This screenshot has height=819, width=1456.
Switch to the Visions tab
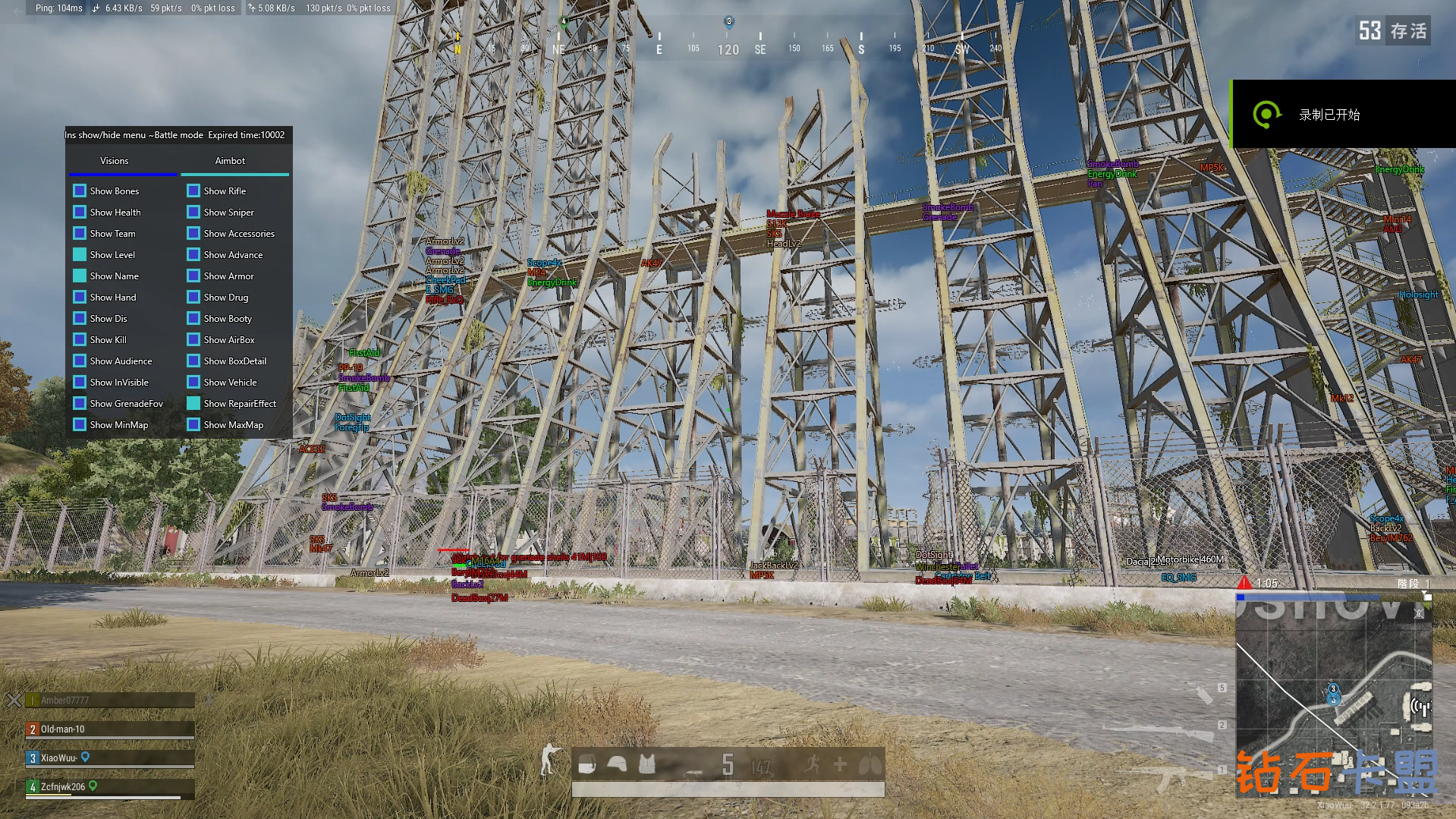115,161
